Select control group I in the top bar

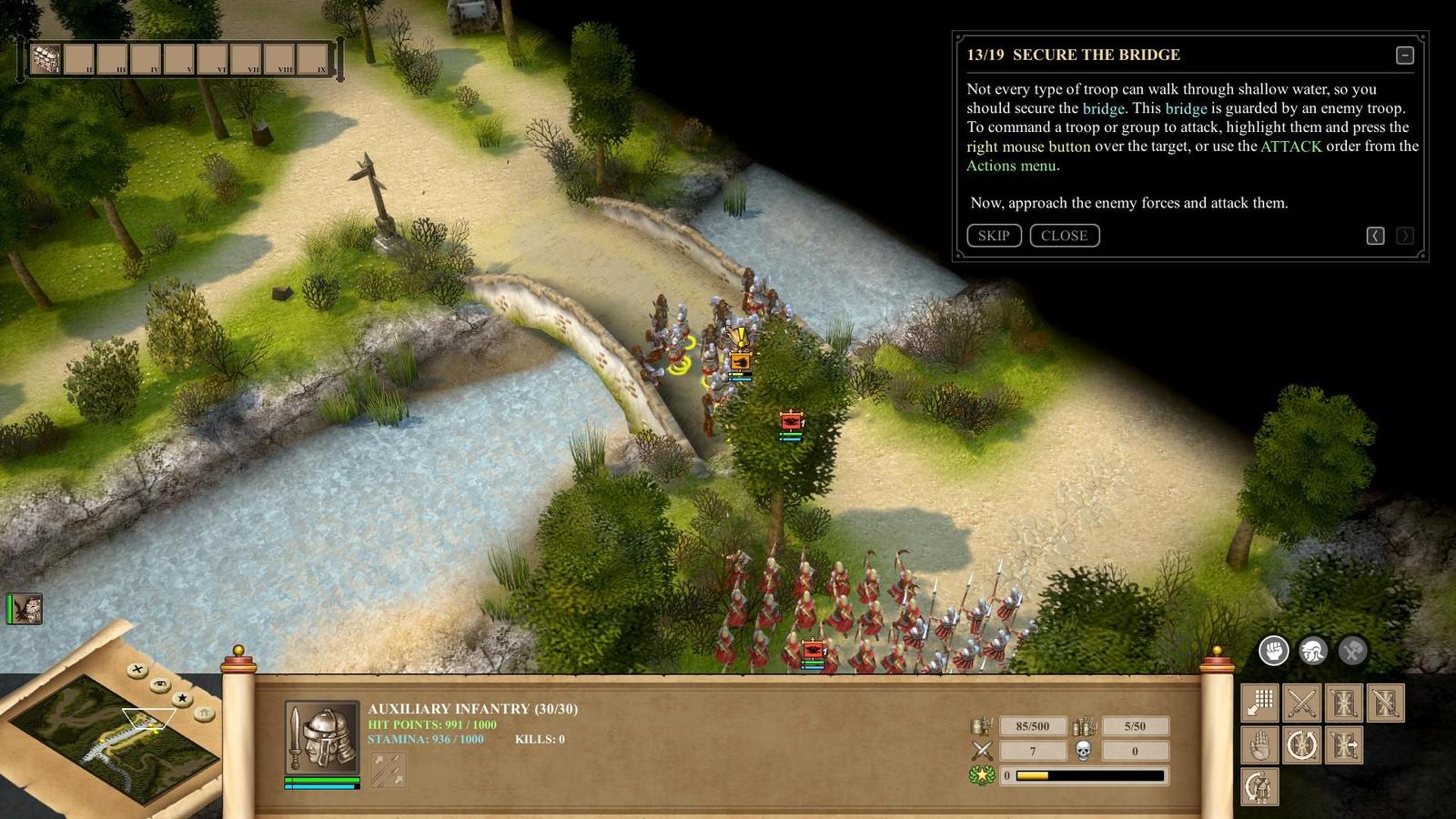[45, 59]
